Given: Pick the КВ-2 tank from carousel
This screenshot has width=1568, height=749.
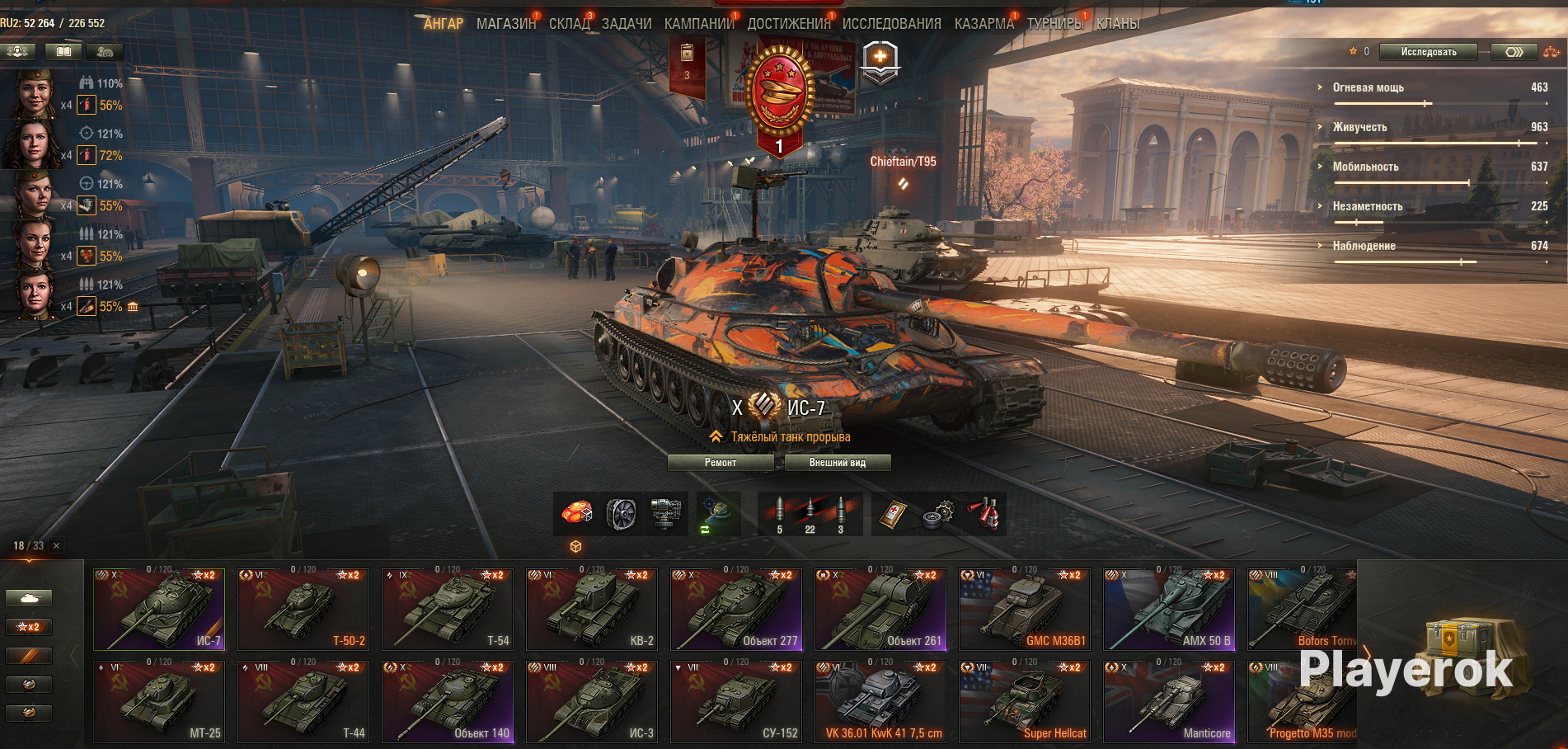Looking at the screenshot, I should [x=592, y=610].
